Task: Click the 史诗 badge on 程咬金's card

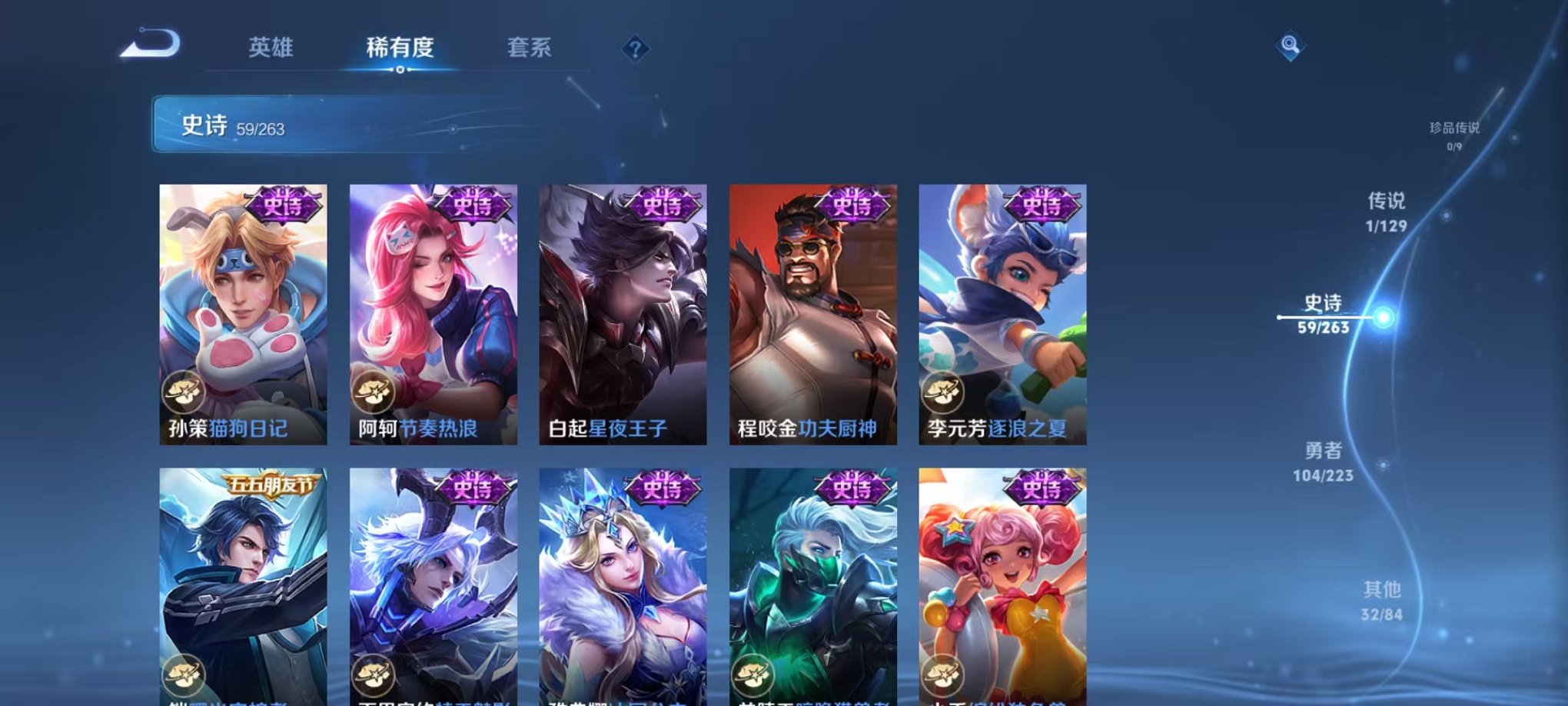Action: coord(853,205)
